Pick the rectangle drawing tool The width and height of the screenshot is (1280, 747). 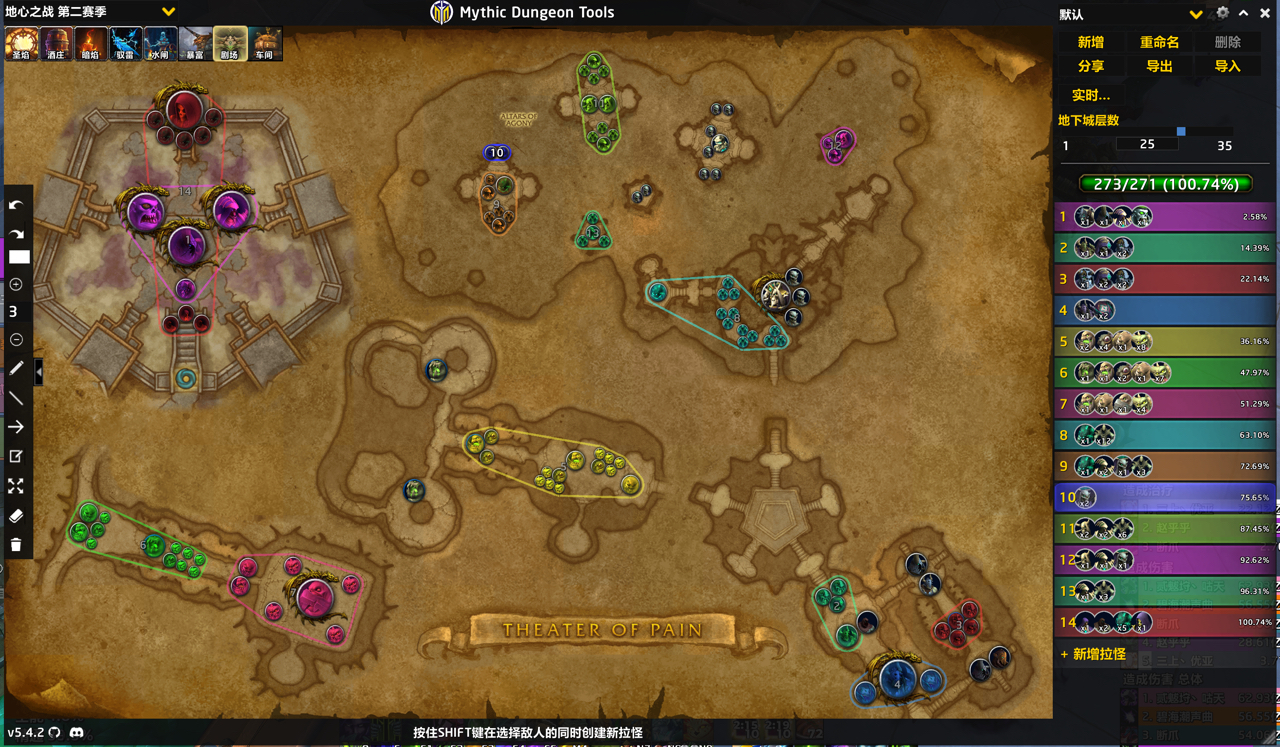(17, 257)
